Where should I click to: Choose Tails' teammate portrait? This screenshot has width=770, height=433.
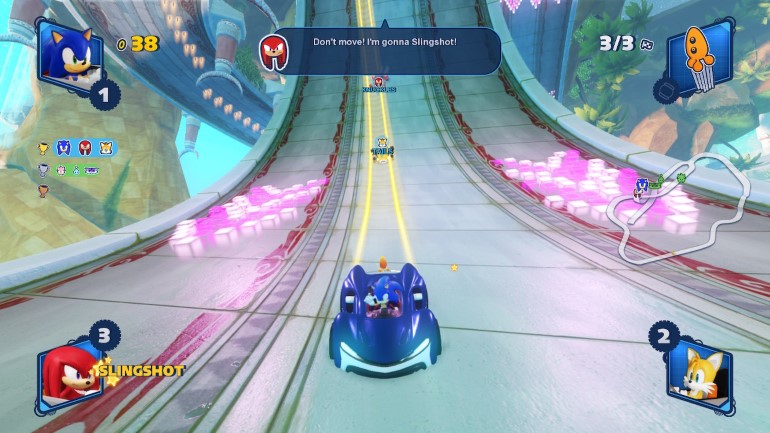pos(700,372)
